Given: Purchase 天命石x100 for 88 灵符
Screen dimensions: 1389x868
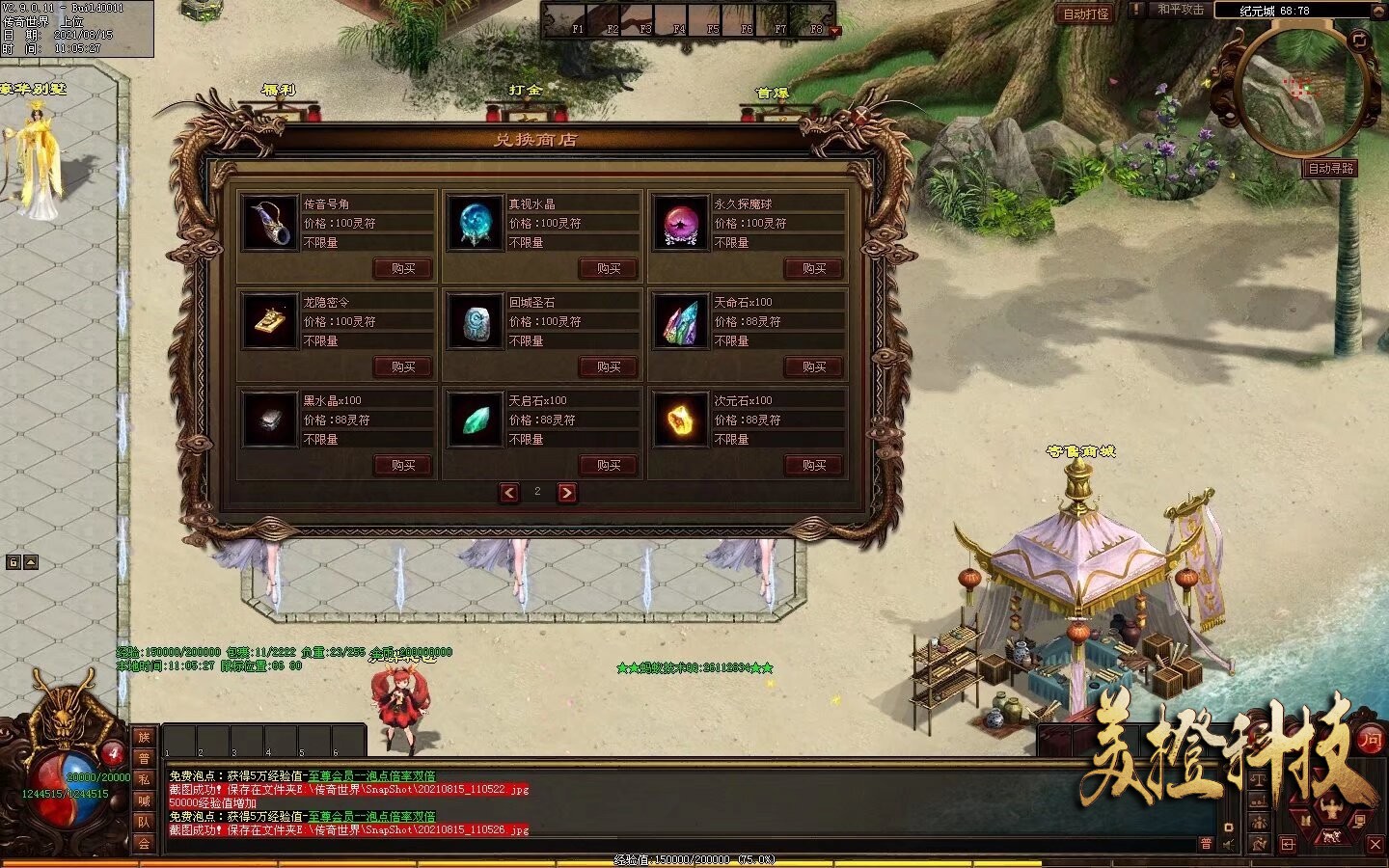Looking at the screenshot, I should [814, 366].
